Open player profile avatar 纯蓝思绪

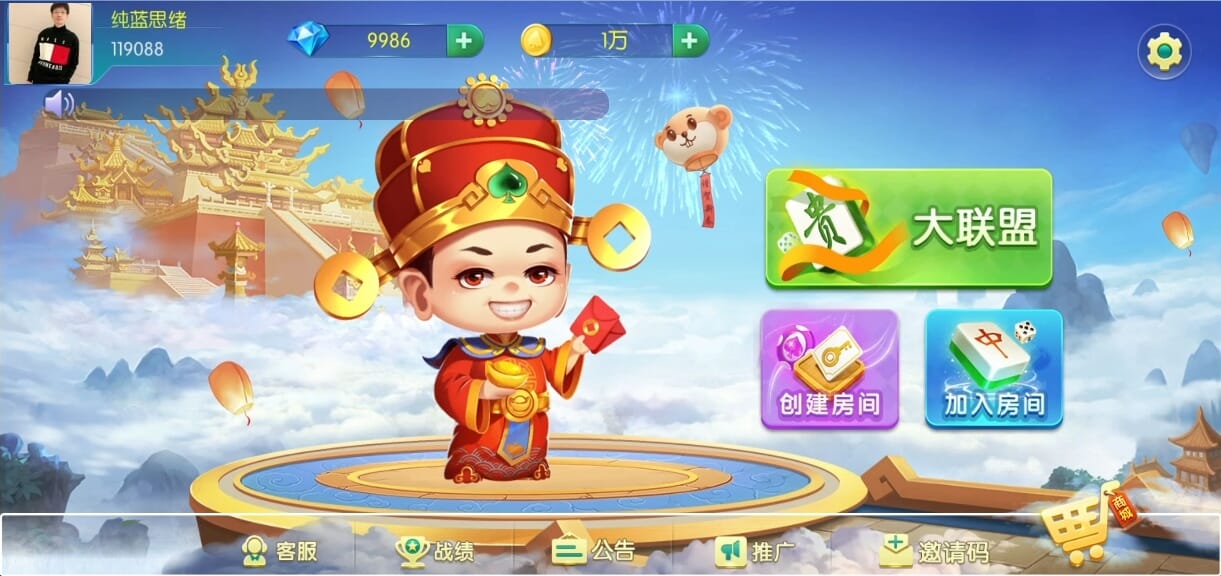[x=50, y=43]
